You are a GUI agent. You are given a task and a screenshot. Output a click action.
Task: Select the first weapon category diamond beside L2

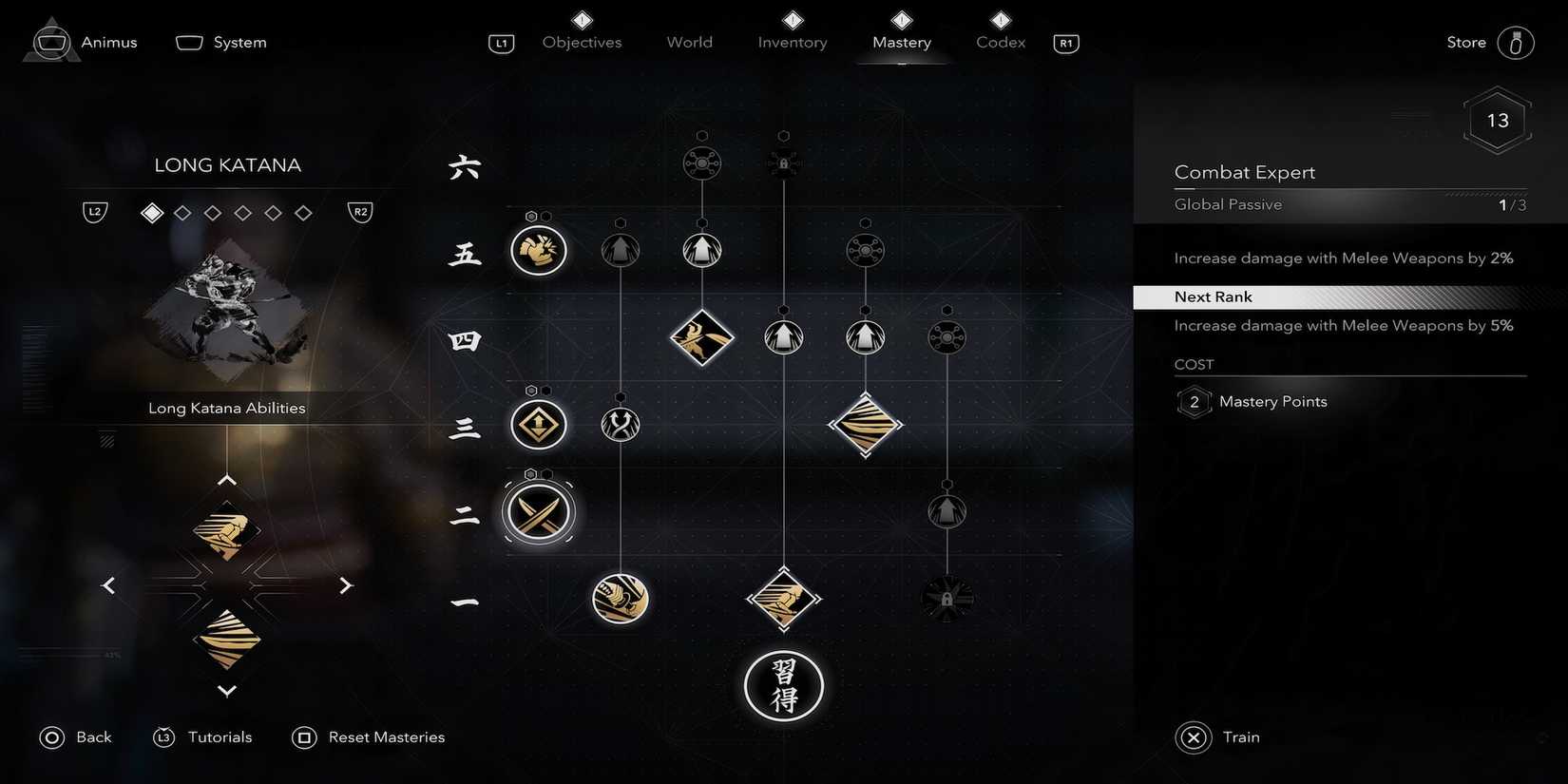(151, 212)
